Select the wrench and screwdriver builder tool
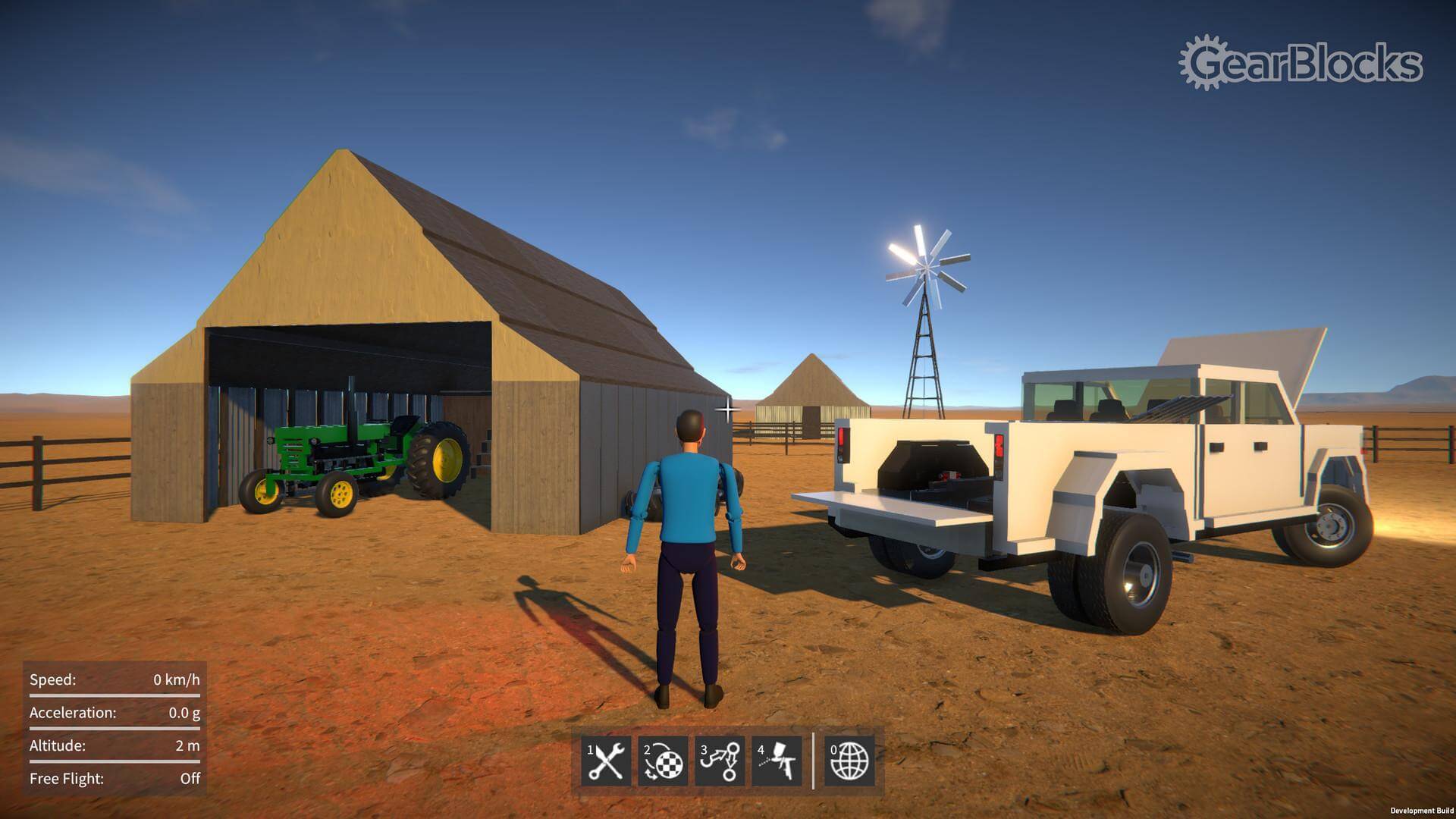1456x819 pixels. click(x=607, y=761)
